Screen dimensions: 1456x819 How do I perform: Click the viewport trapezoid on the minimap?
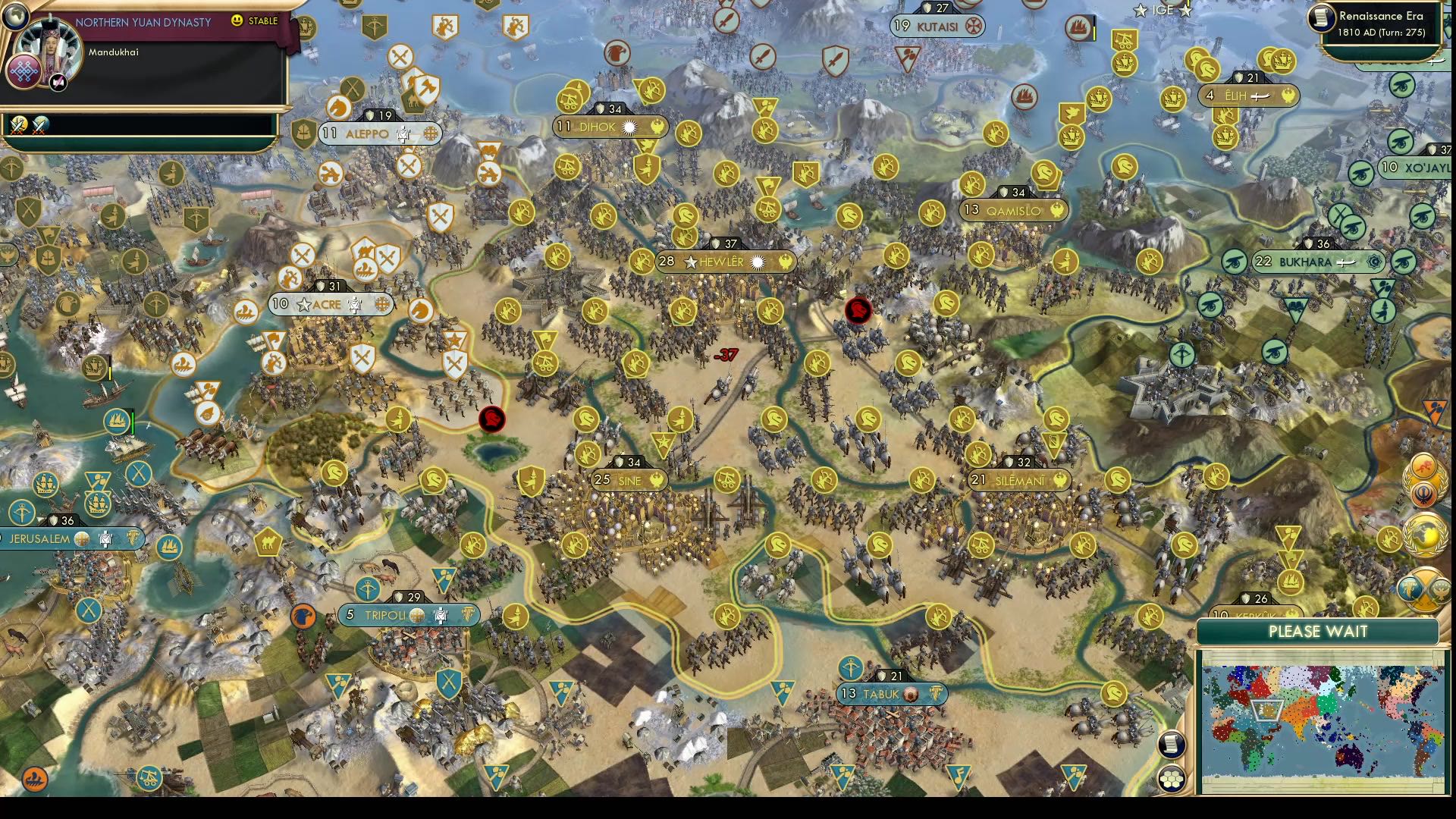(1268, 711)
